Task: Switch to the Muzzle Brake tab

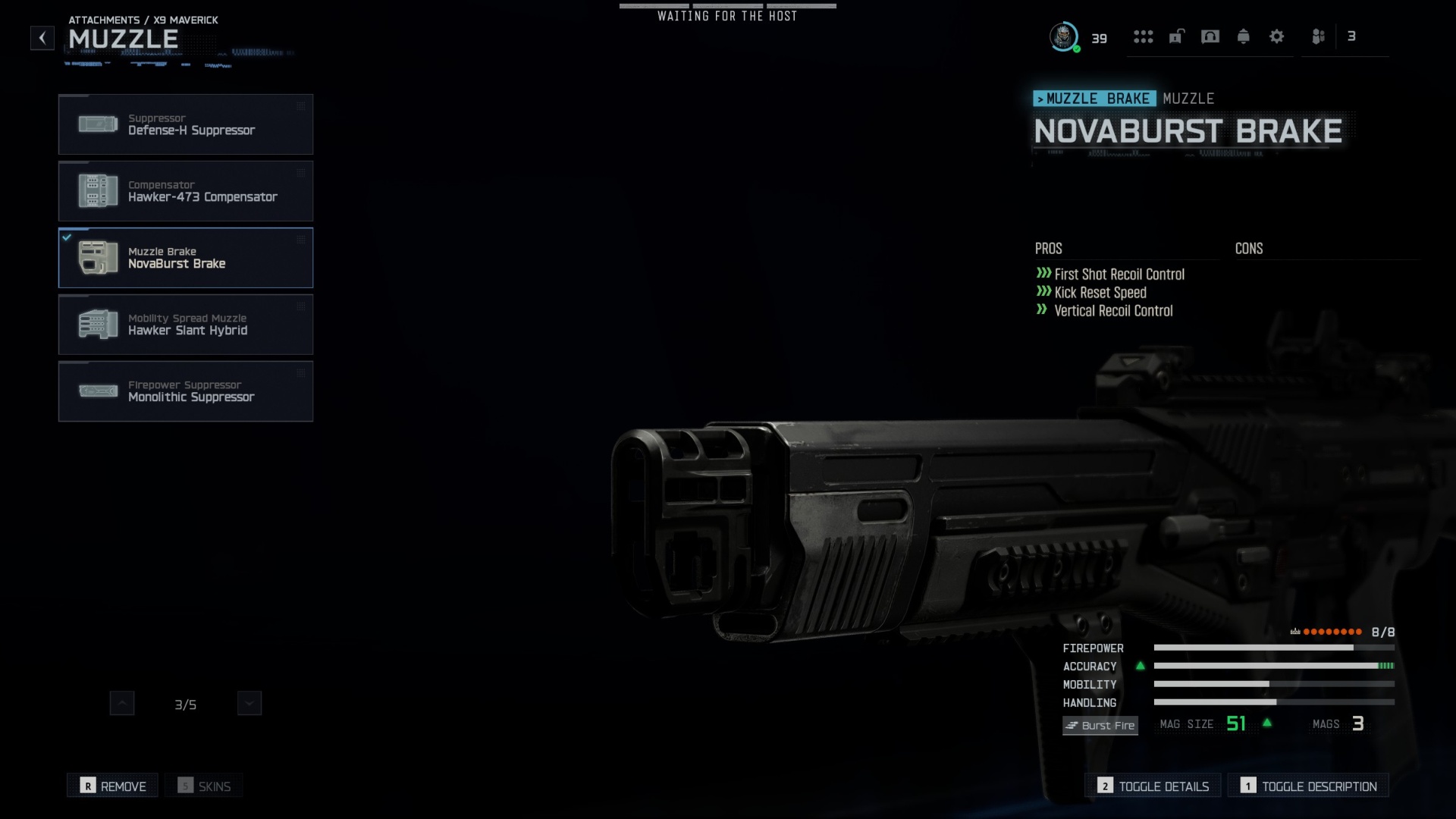Action: point(1095,98)
